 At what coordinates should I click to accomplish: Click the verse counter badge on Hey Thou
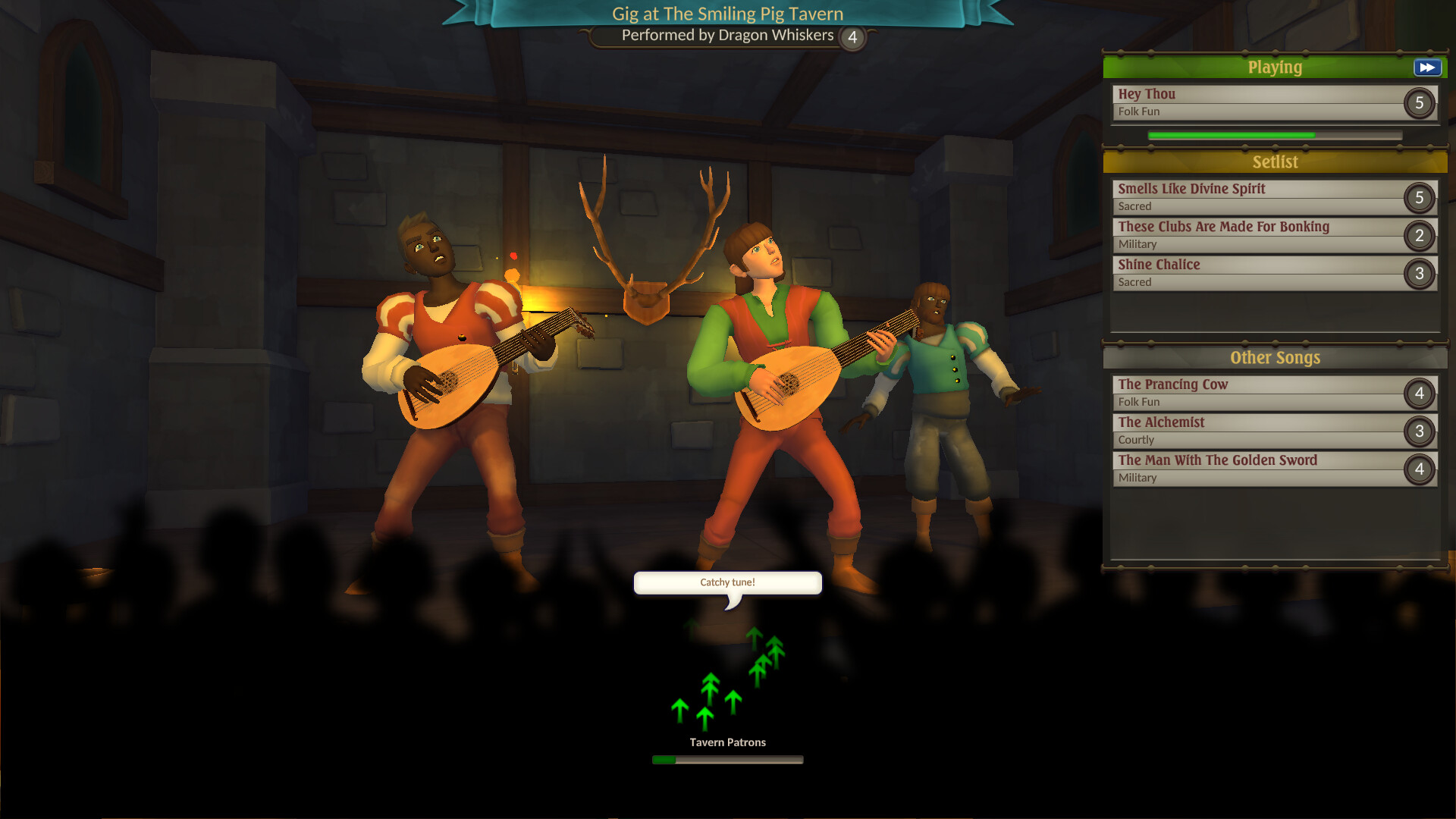[1419, 104]
